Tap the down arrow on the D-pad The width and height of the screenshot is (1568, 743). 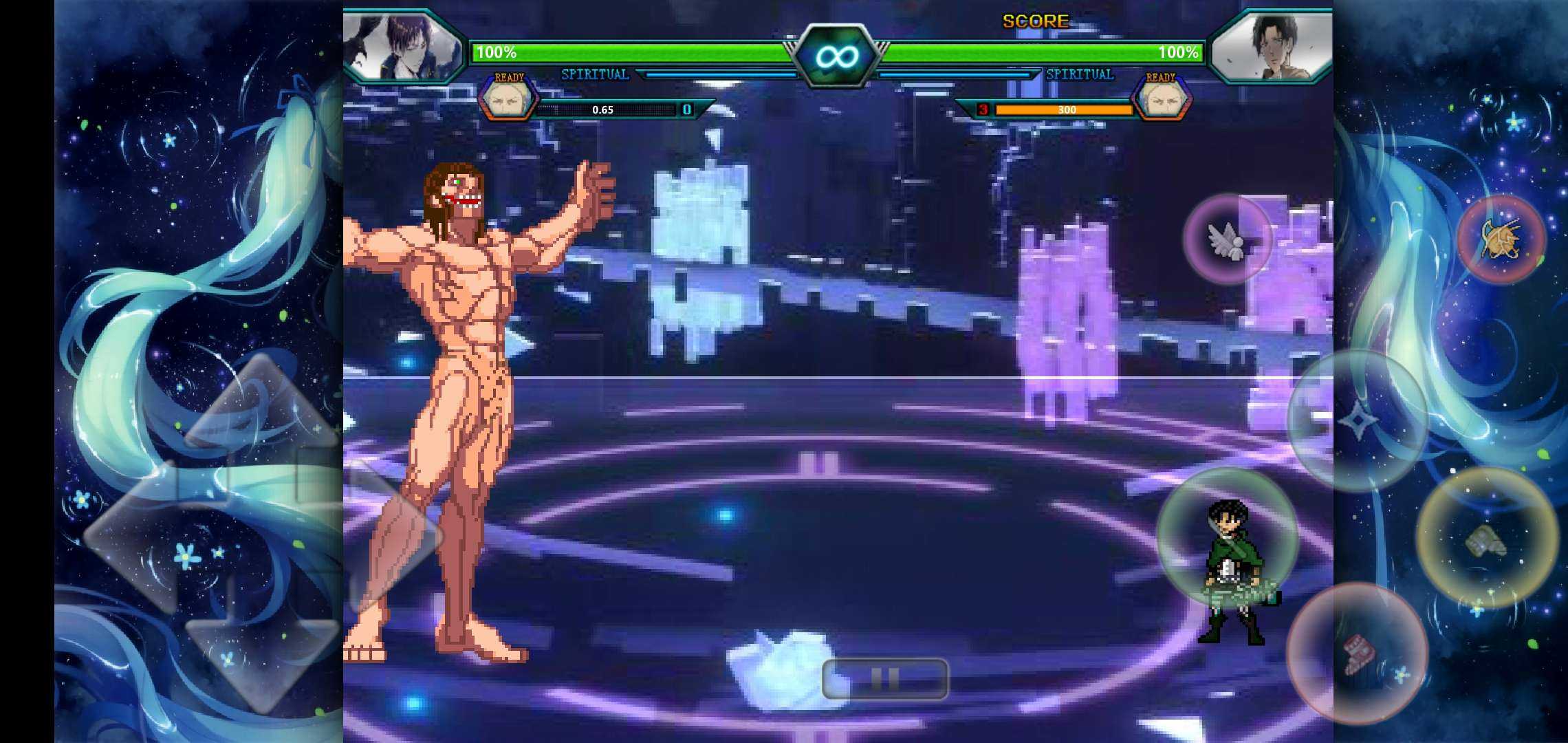coord(263,660)
